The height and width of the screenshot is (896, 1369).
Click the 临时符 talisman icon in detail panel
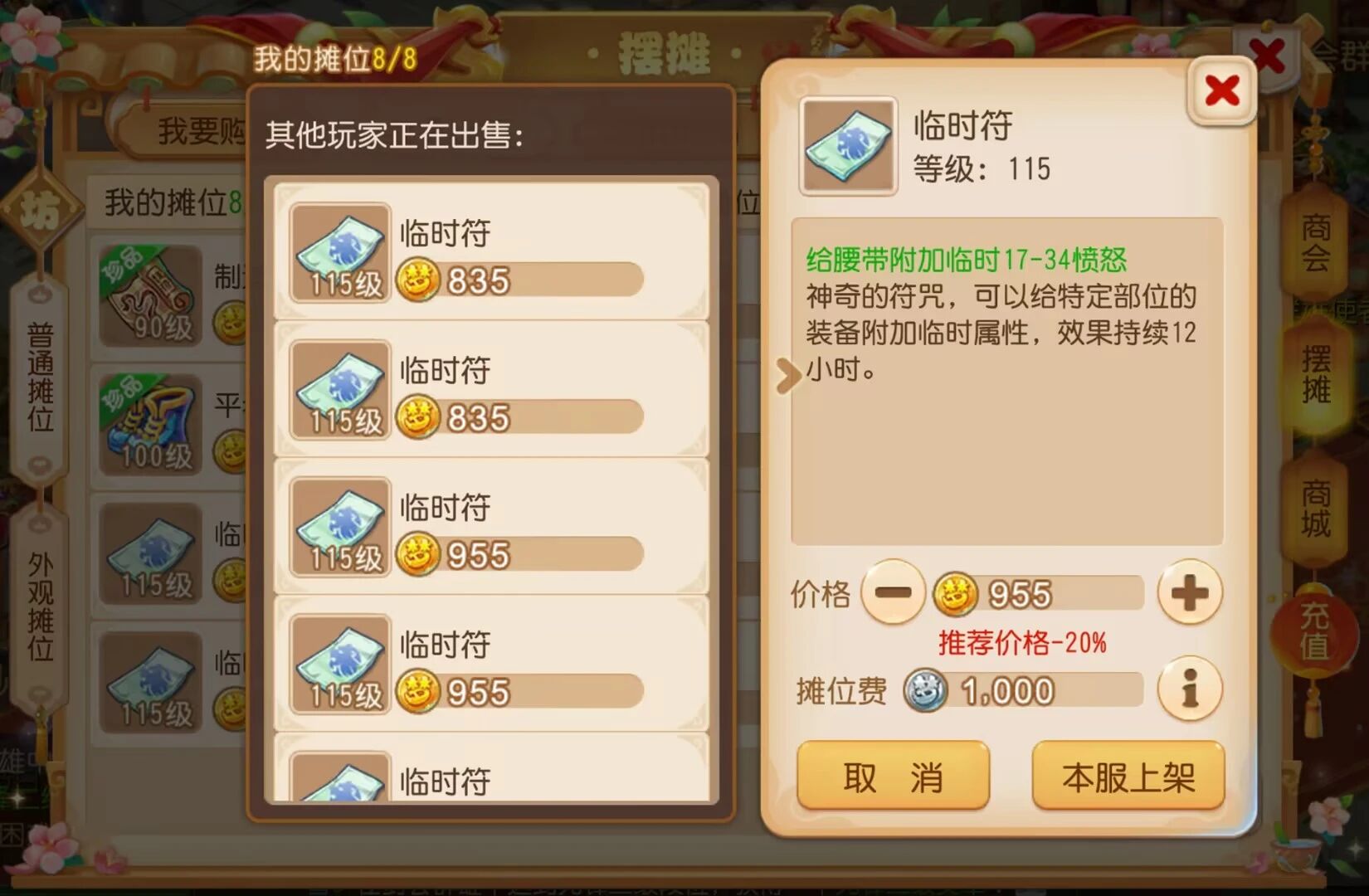[x=847, y=146]
